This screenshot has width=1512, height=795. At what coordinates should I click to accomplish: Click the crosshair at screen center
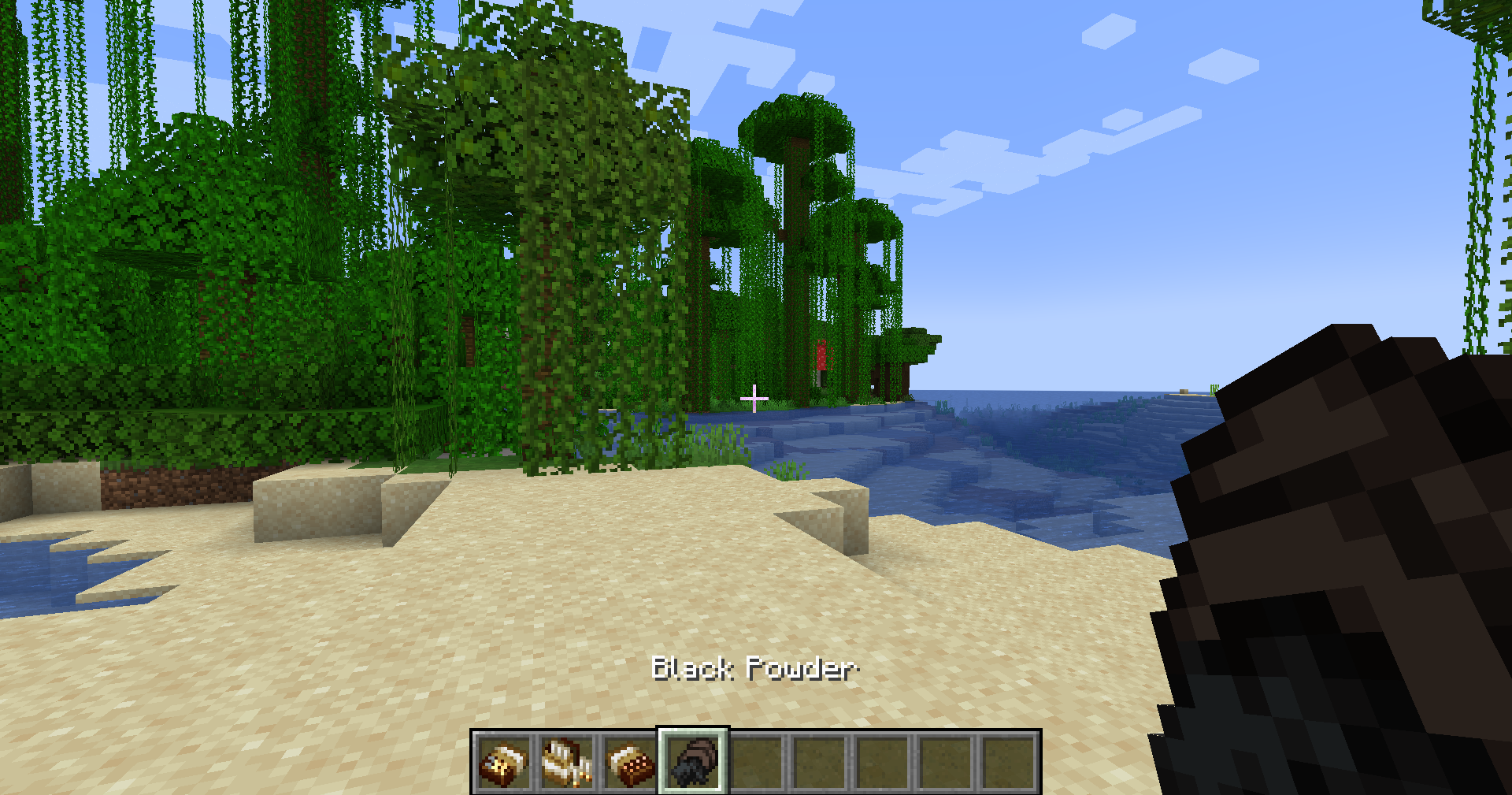click(x=756, y=398)
